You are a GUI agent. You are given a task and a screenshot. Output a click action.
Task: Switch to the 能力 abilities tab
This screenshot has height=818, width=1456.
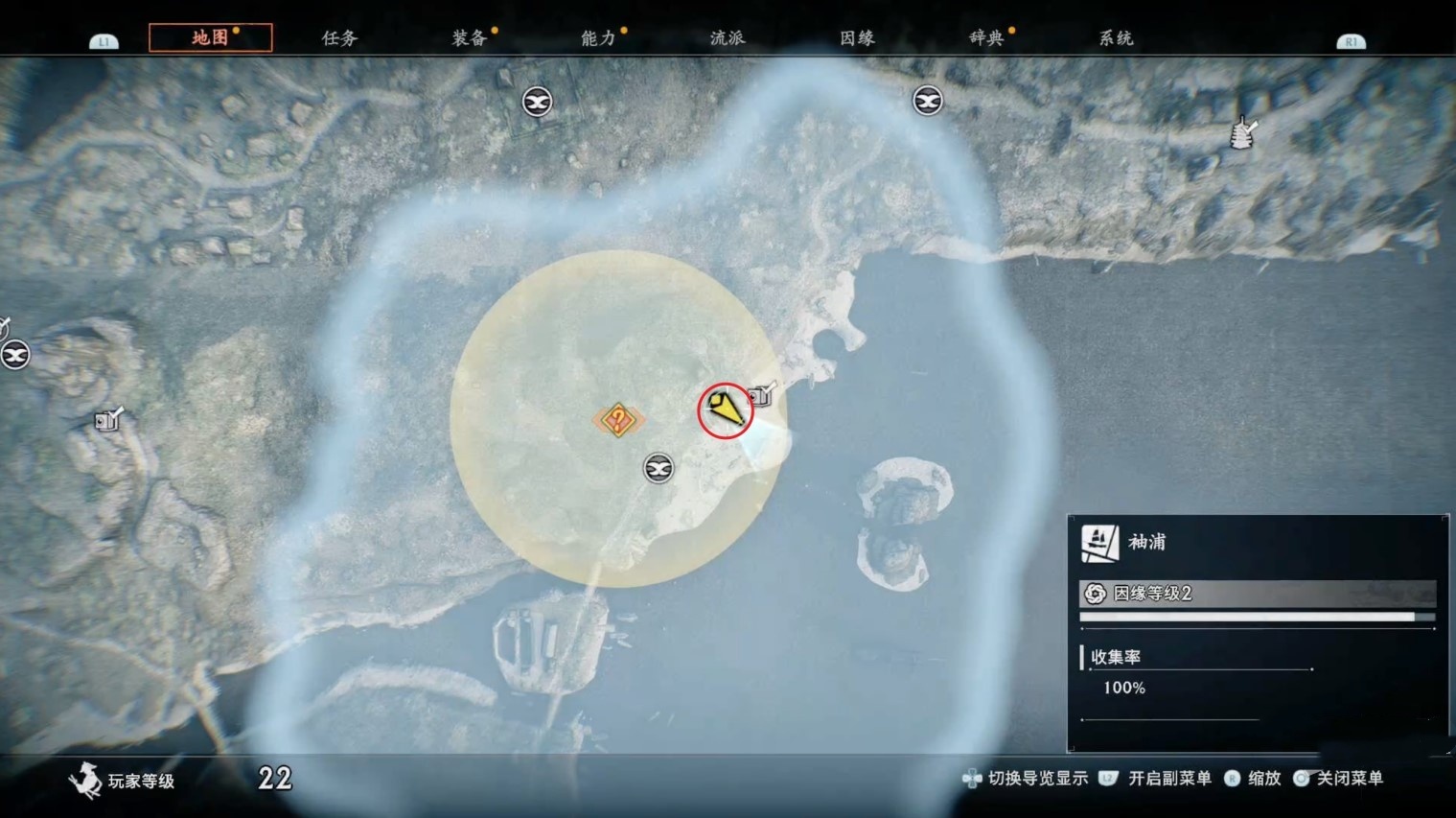click(x=598, y=37)
